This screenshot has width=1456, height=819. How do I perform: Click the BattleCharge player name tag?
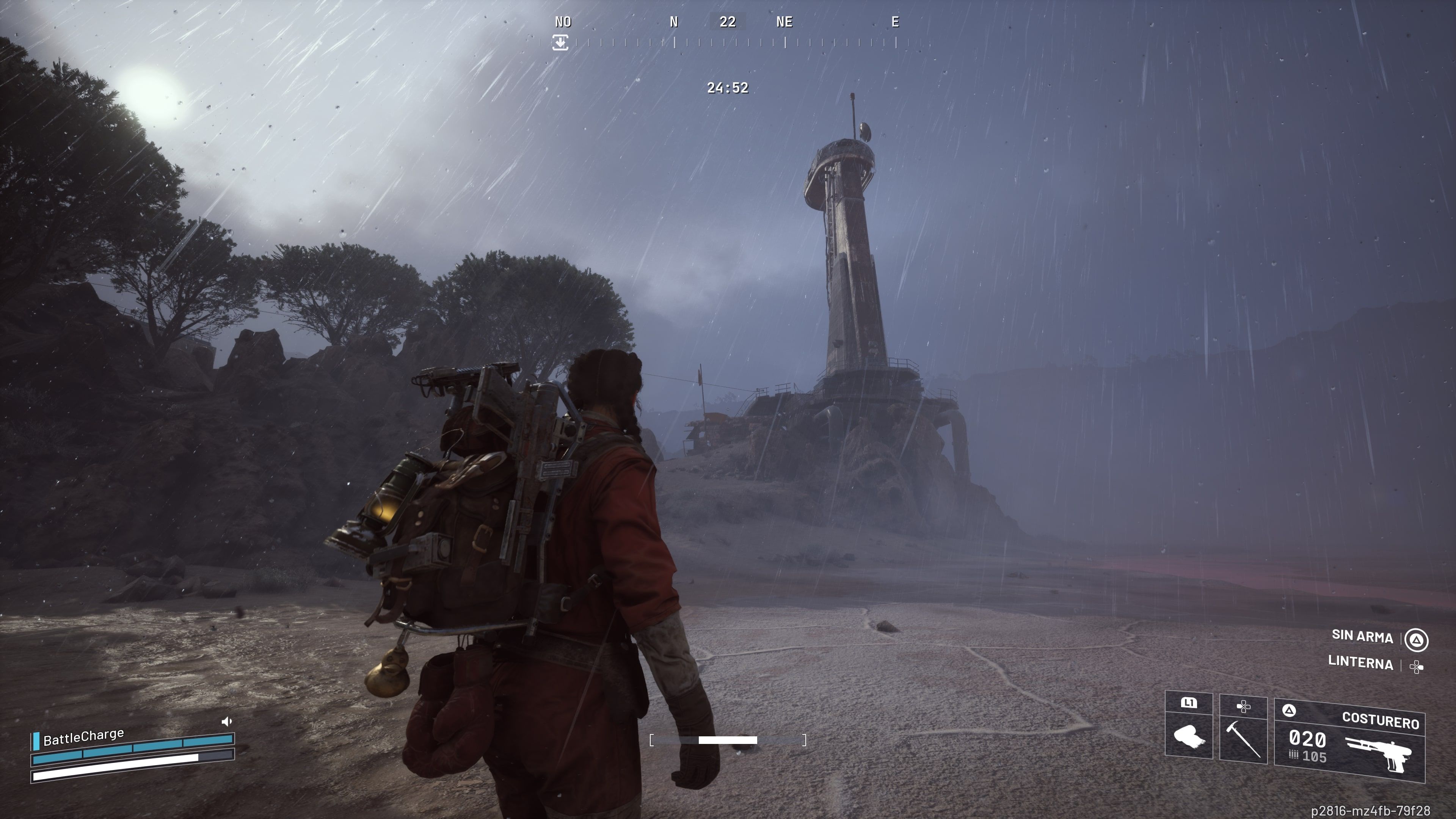coord(83,736)
